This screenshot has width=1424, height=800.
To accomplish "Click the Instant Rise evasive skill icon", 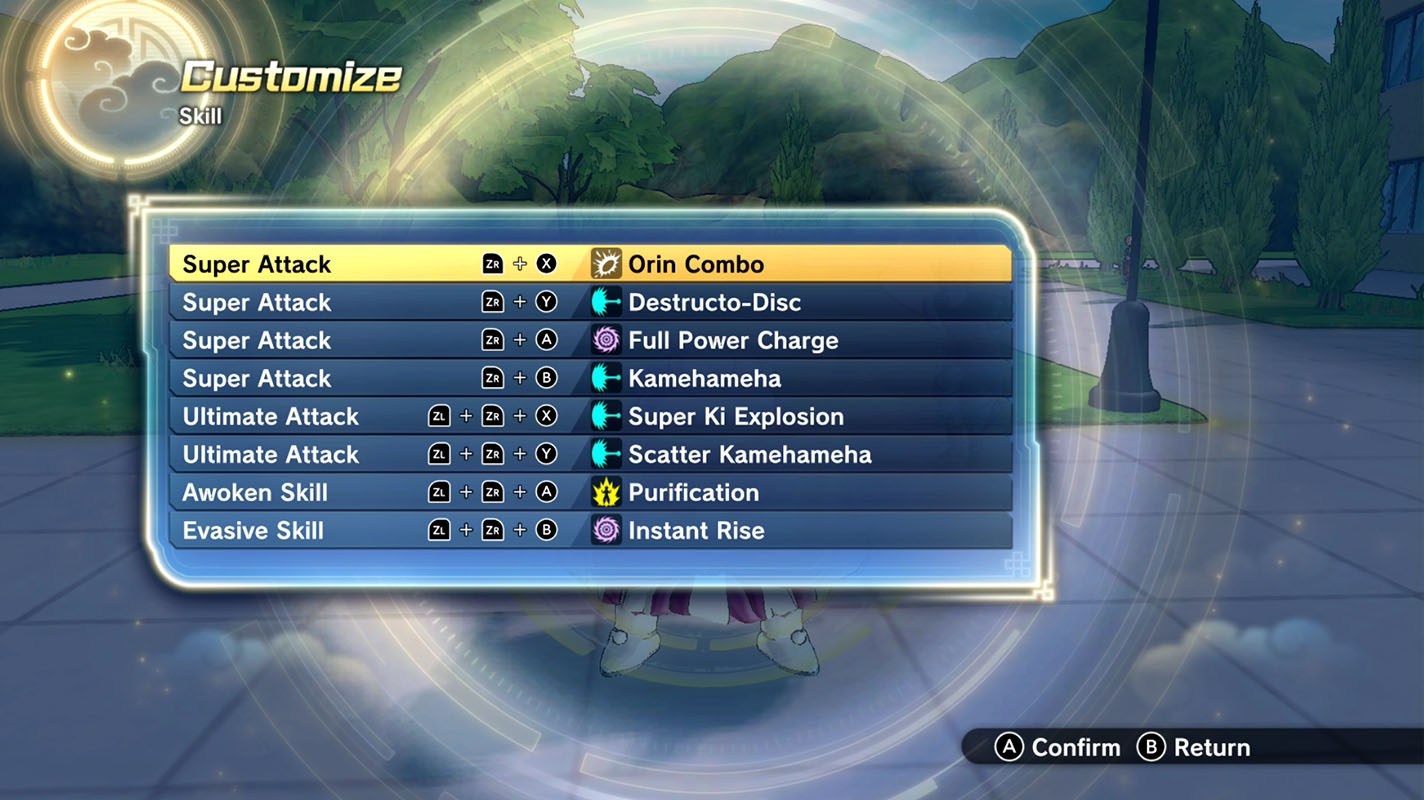I will point(607,530).
